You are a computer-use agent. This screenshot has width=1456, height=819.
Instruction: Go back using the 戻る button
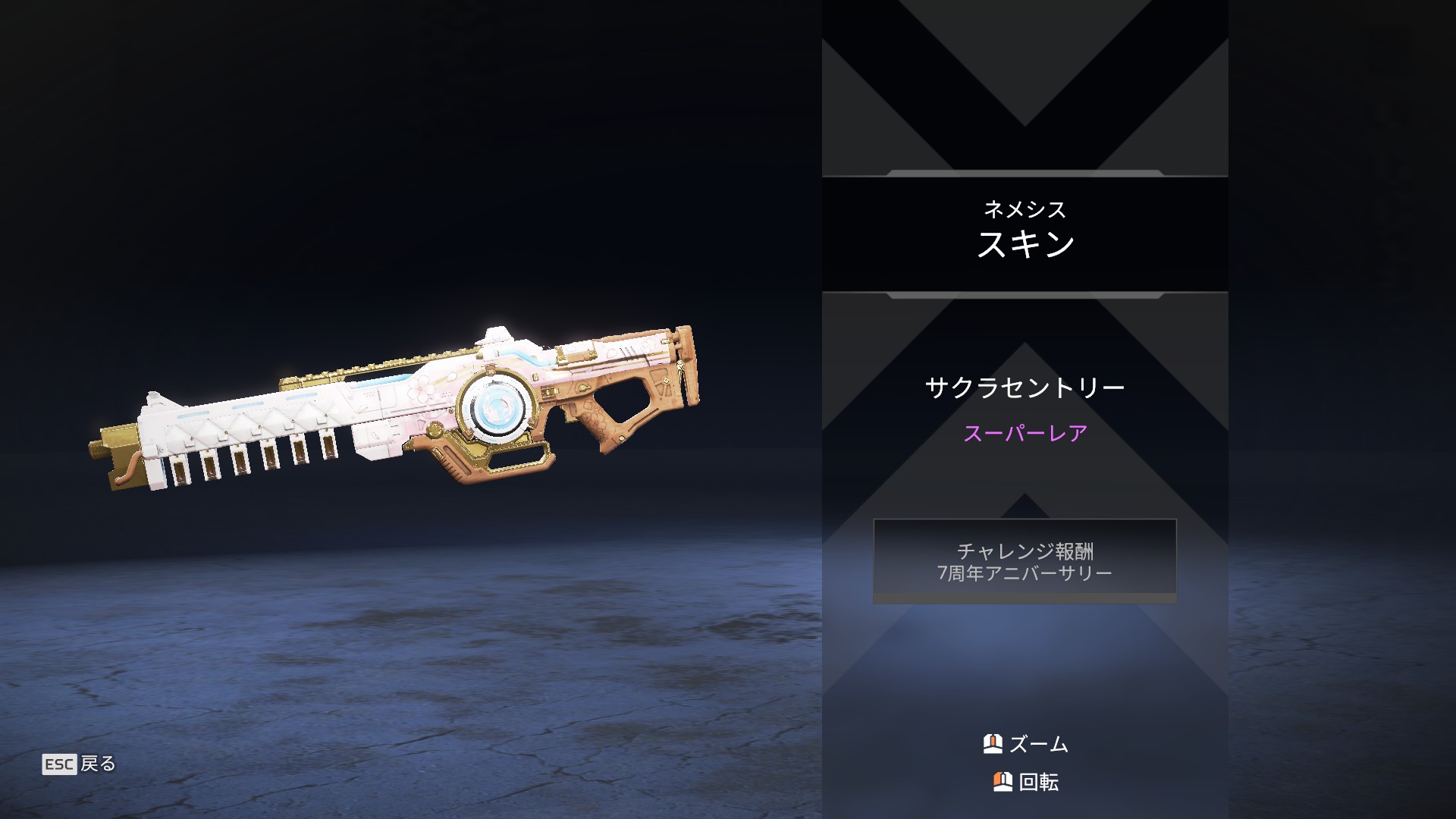click(x=80, y=764)
